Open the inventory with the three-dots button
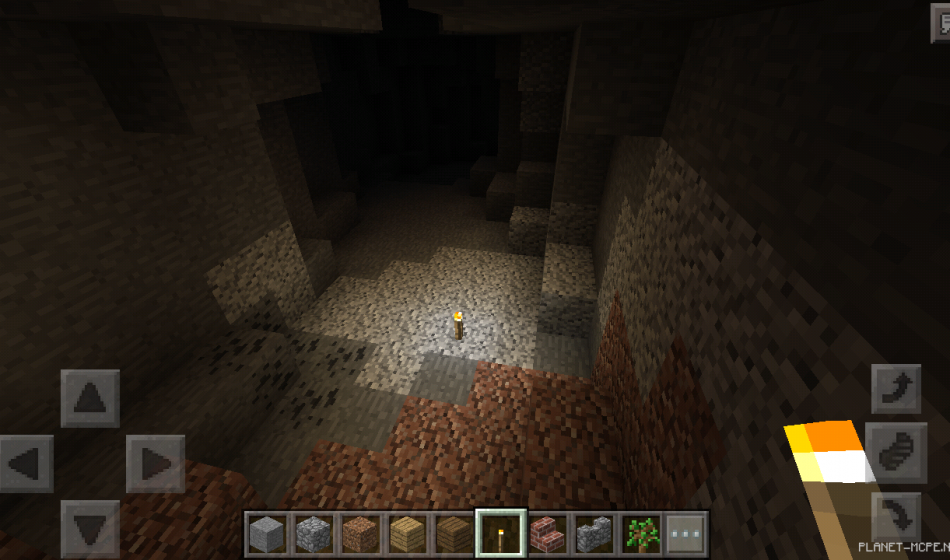The height and width of the screenshot is (560, 950). point(687,533)
